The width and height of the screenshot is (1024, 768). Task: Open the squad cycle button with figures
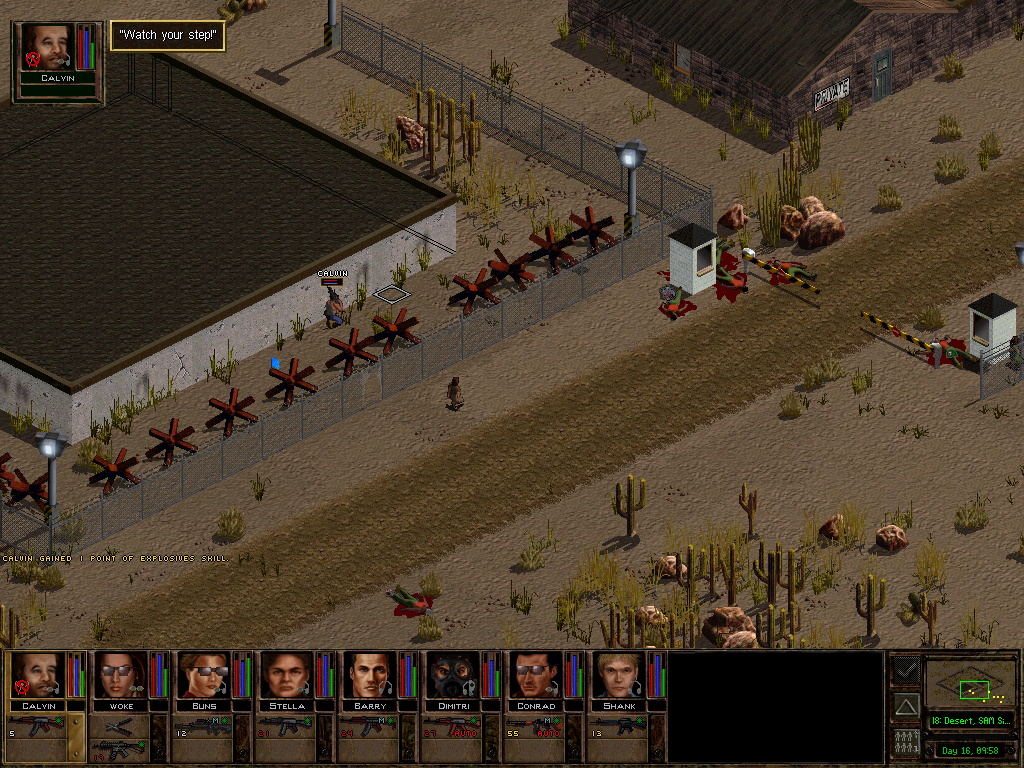pyautogui.click(x=906, y=743)
